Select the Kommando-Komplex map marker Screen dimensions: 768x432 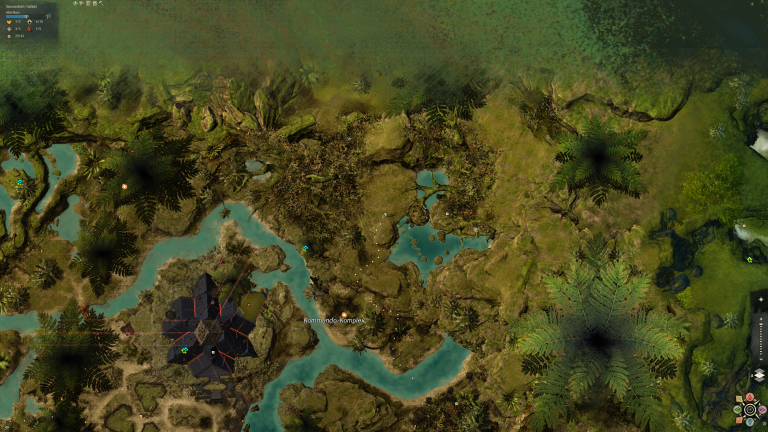pos(343,313)
